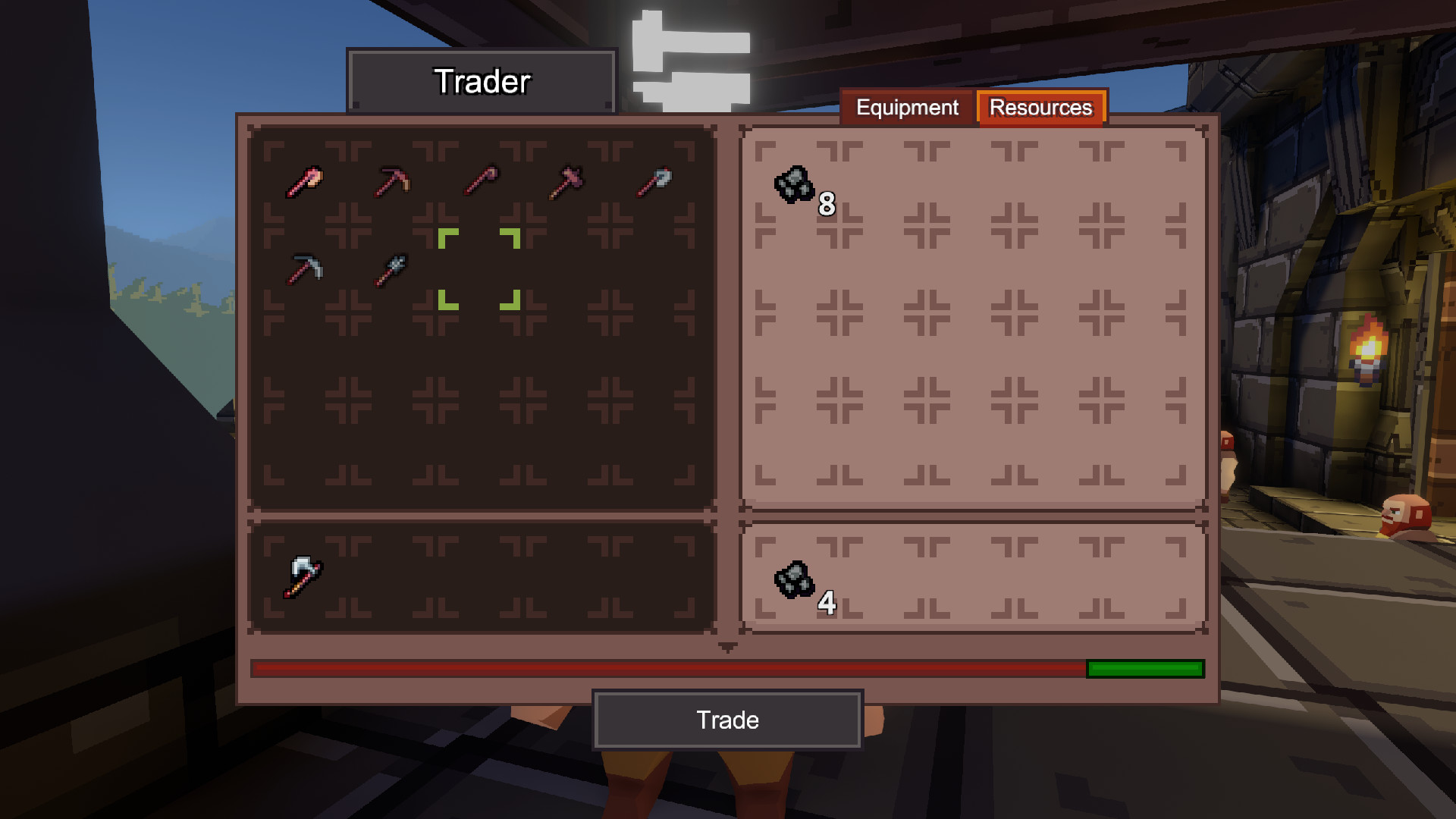Switch to the Equipment tab
The height and width of the screenshot is (819, 1456).
[907, 108]
